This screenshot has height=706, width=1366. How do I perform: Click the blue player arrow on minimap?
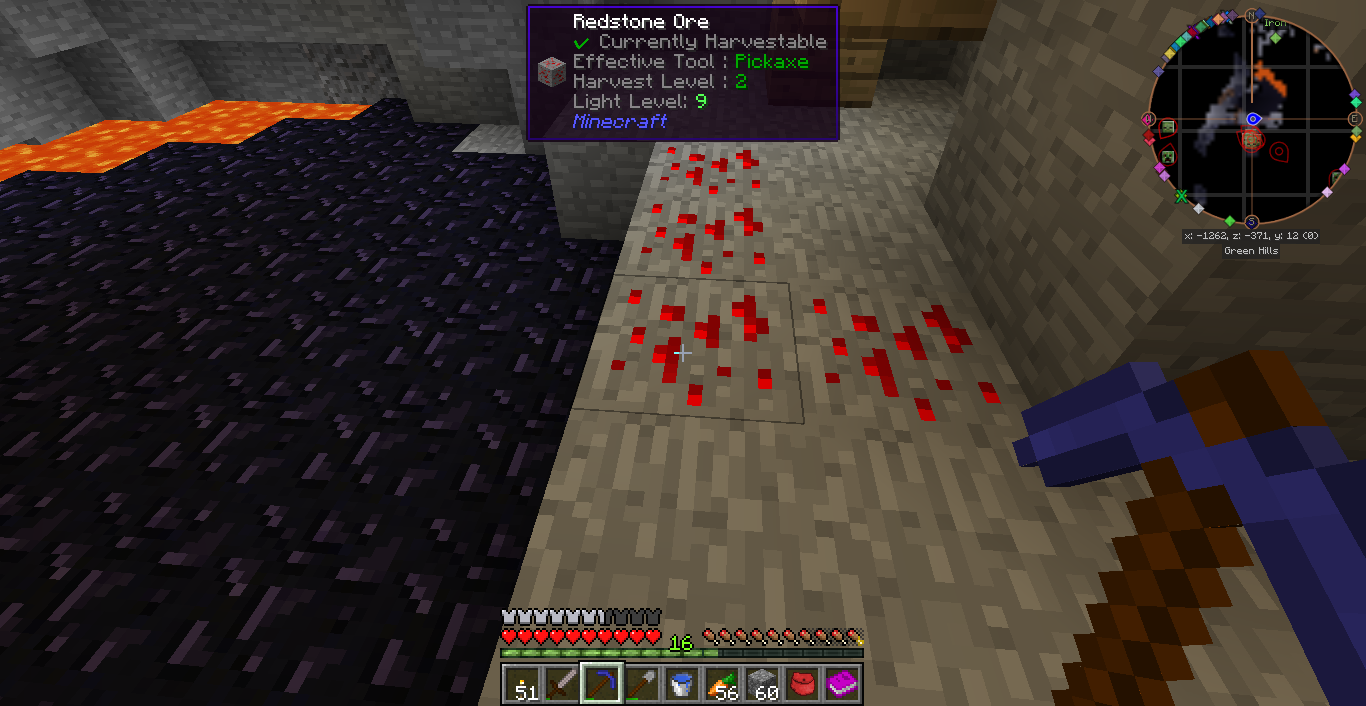[1252, 119]
